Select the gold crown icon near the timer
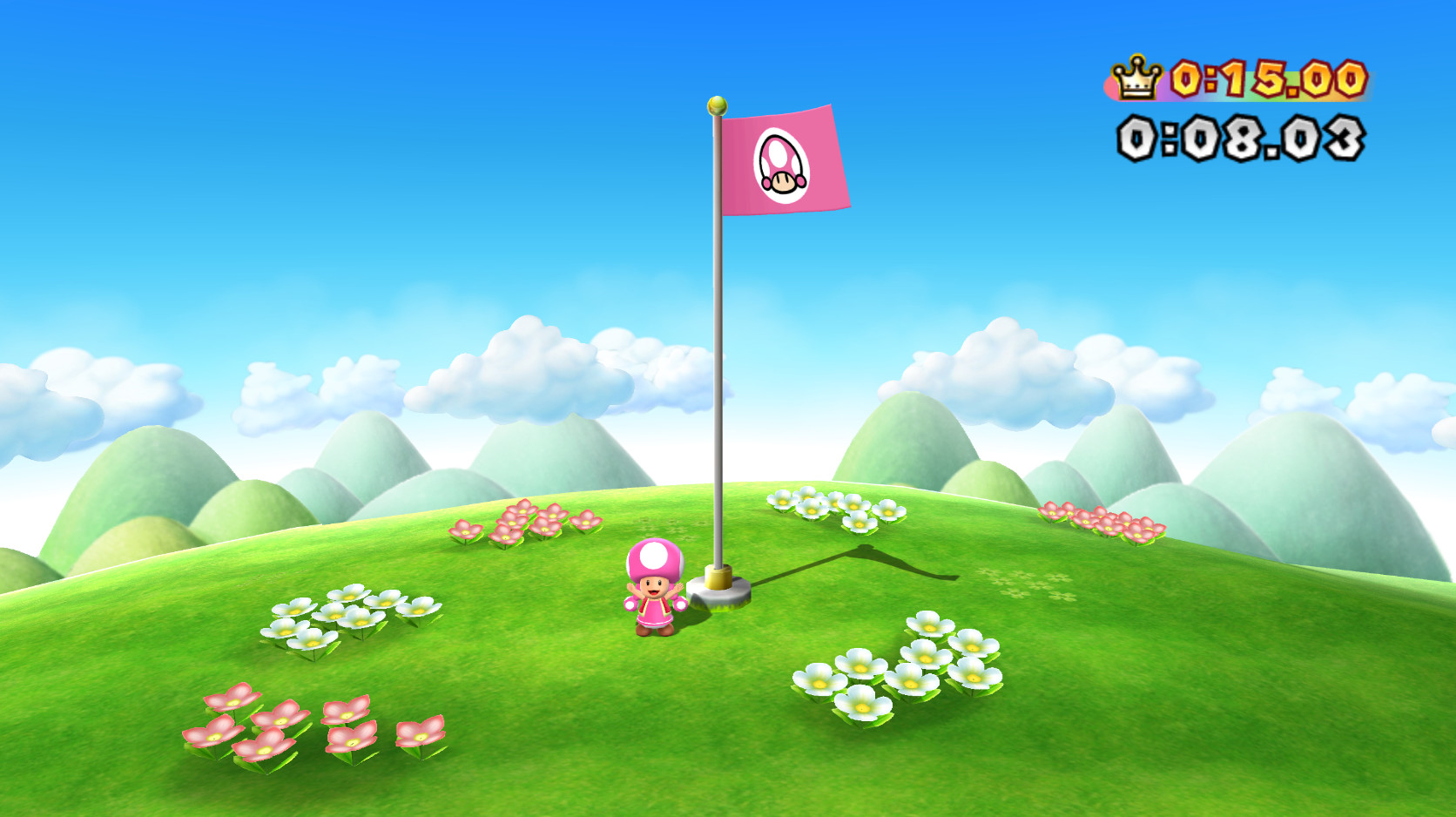The height and width of the screenshot is (817, 1456). [1134, 78]
